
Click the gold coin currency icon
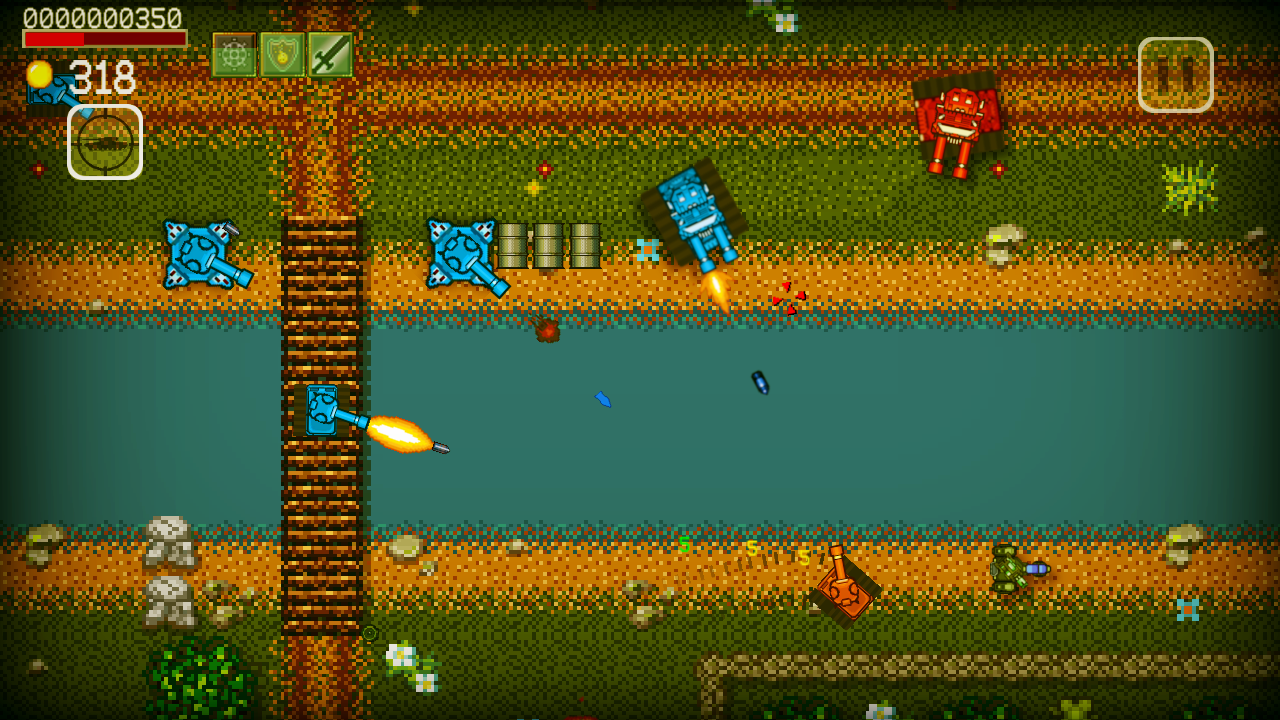[x=41, y=73]
